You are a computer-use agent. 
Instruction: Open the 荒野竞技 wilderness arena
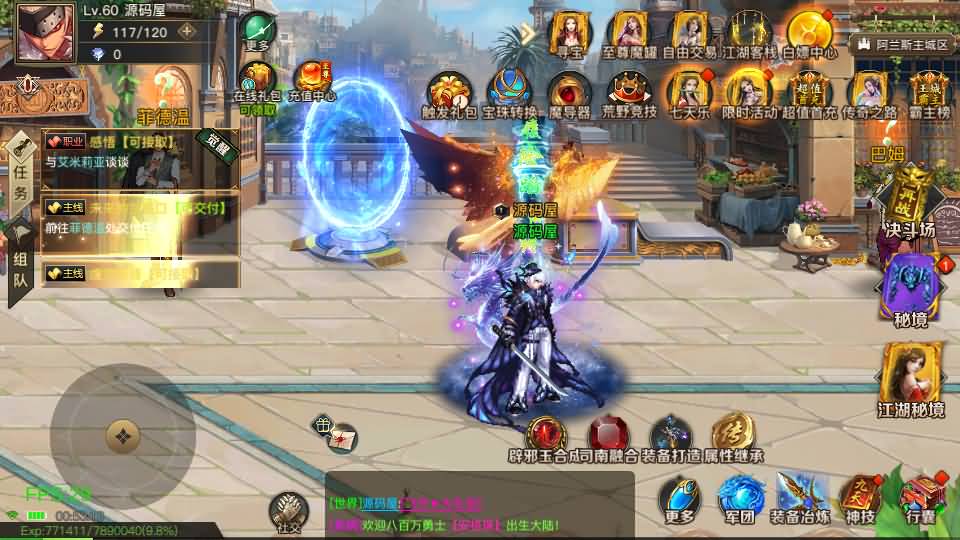point(629,93)
